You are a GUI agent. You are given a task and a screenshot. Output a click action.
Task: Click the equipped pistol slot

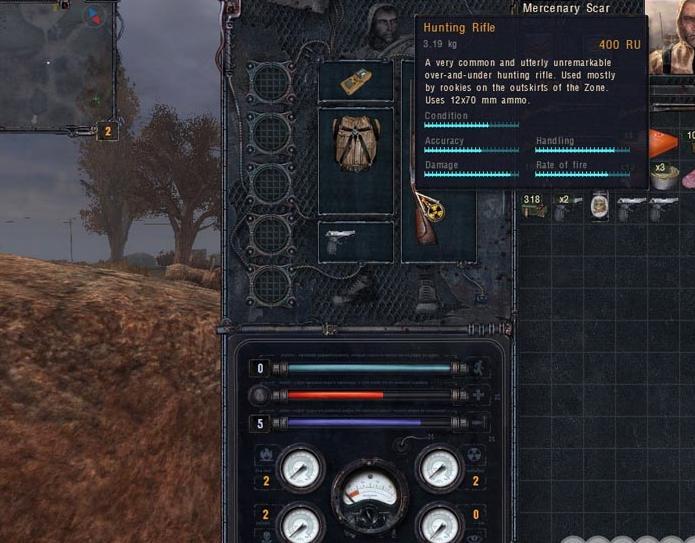click(355, 242)
